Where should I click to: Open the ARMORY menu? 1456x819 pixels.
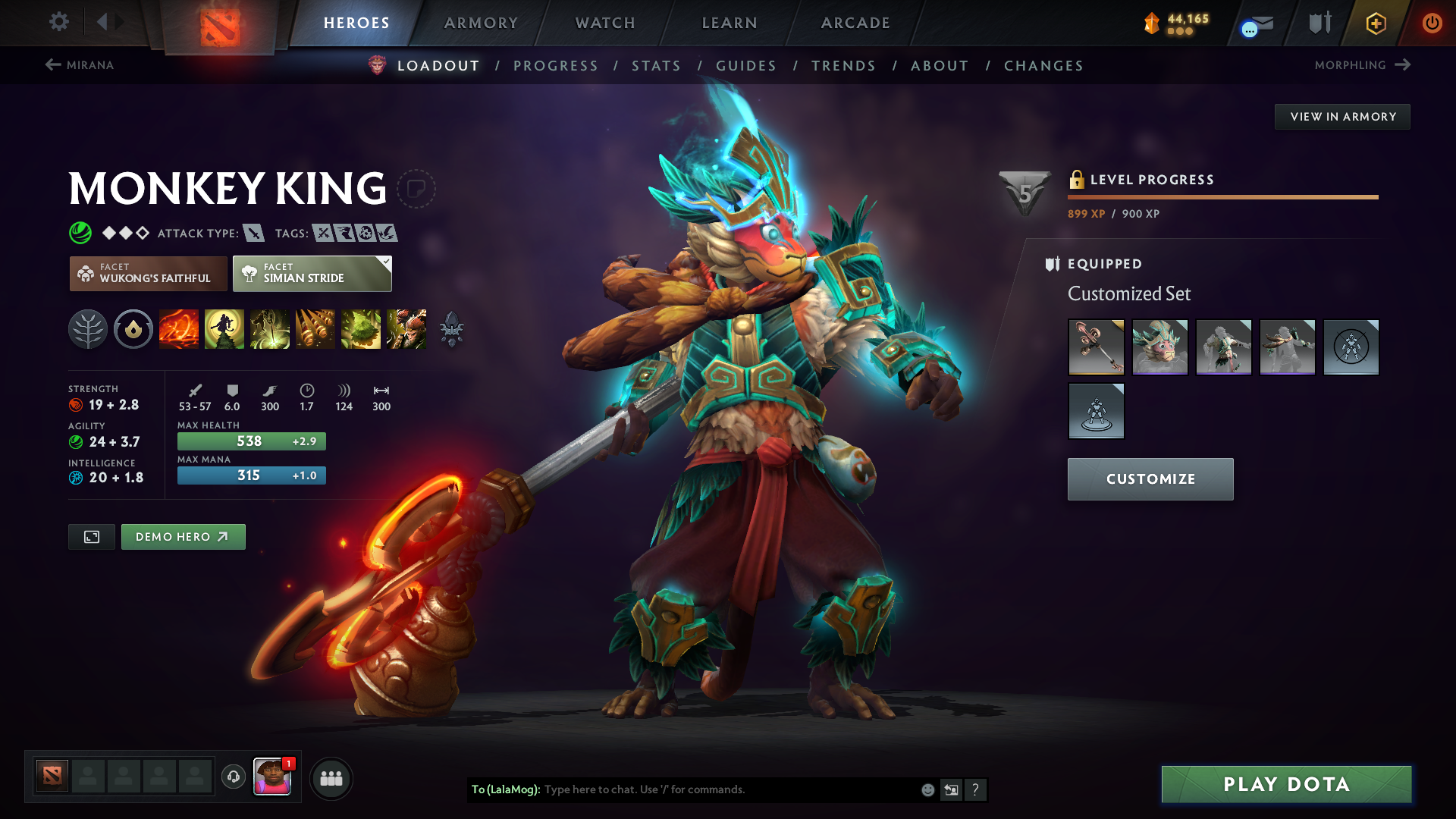(481, 23)
